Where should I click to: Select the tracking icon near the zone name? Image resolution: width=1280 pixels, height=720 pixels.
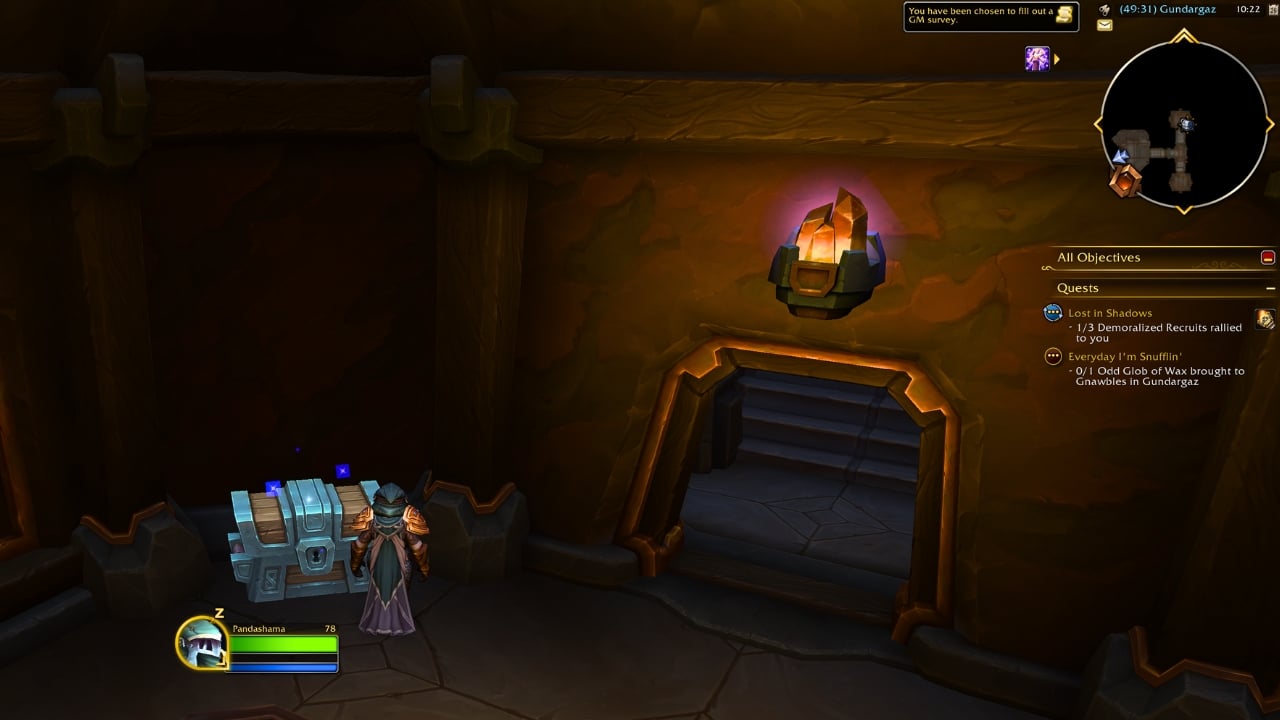coord(1103,11)
